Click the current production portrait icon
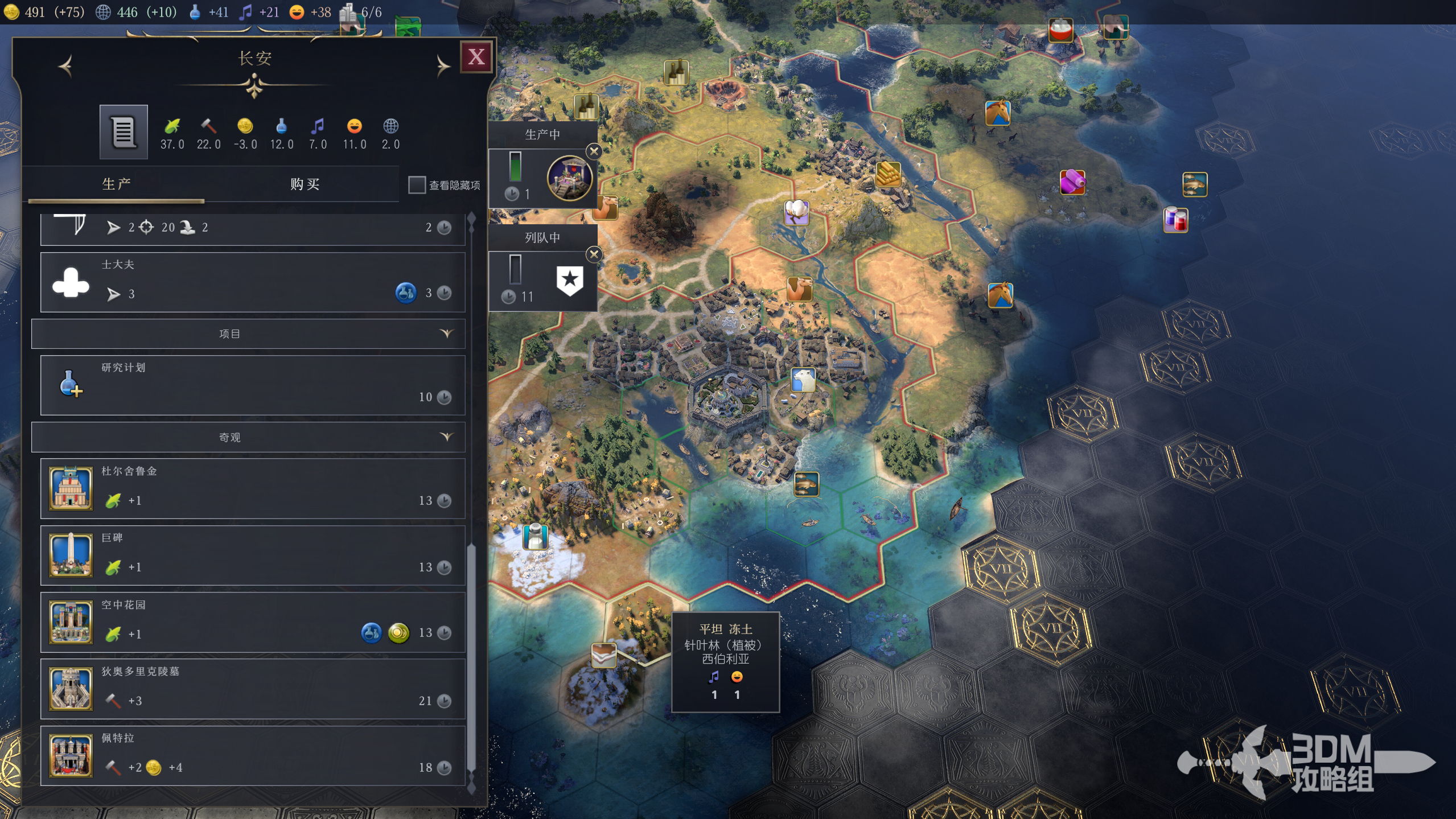Screen dimensions: 1456x819 (569, 178)
